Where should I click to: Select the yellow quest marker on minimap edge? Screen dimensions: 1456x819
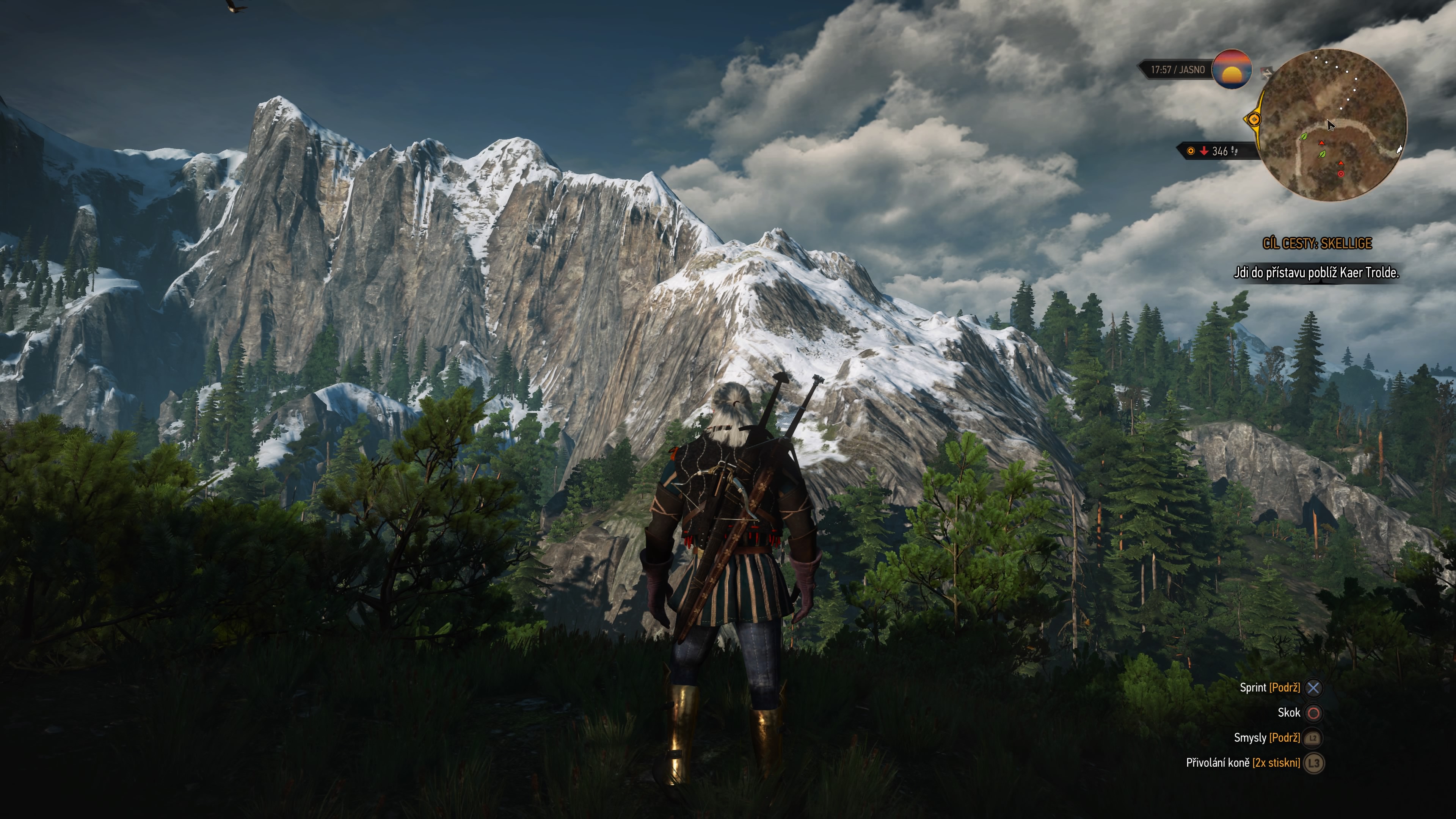[1254, 119]
